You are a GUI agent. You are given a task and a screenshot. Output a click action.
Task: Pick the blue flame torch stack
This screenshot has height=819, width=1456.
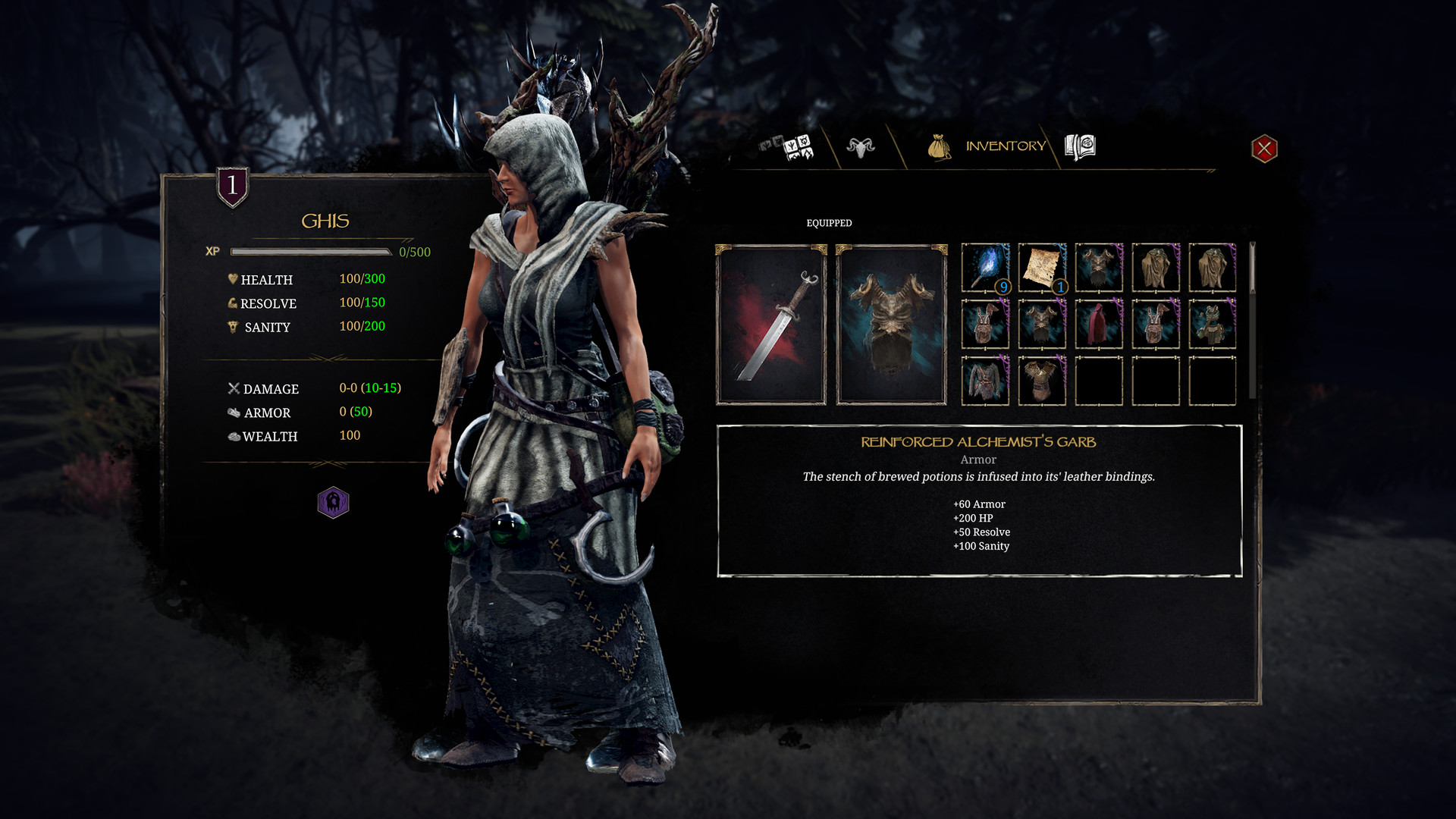pyautogui.click(x=985, y=268)
